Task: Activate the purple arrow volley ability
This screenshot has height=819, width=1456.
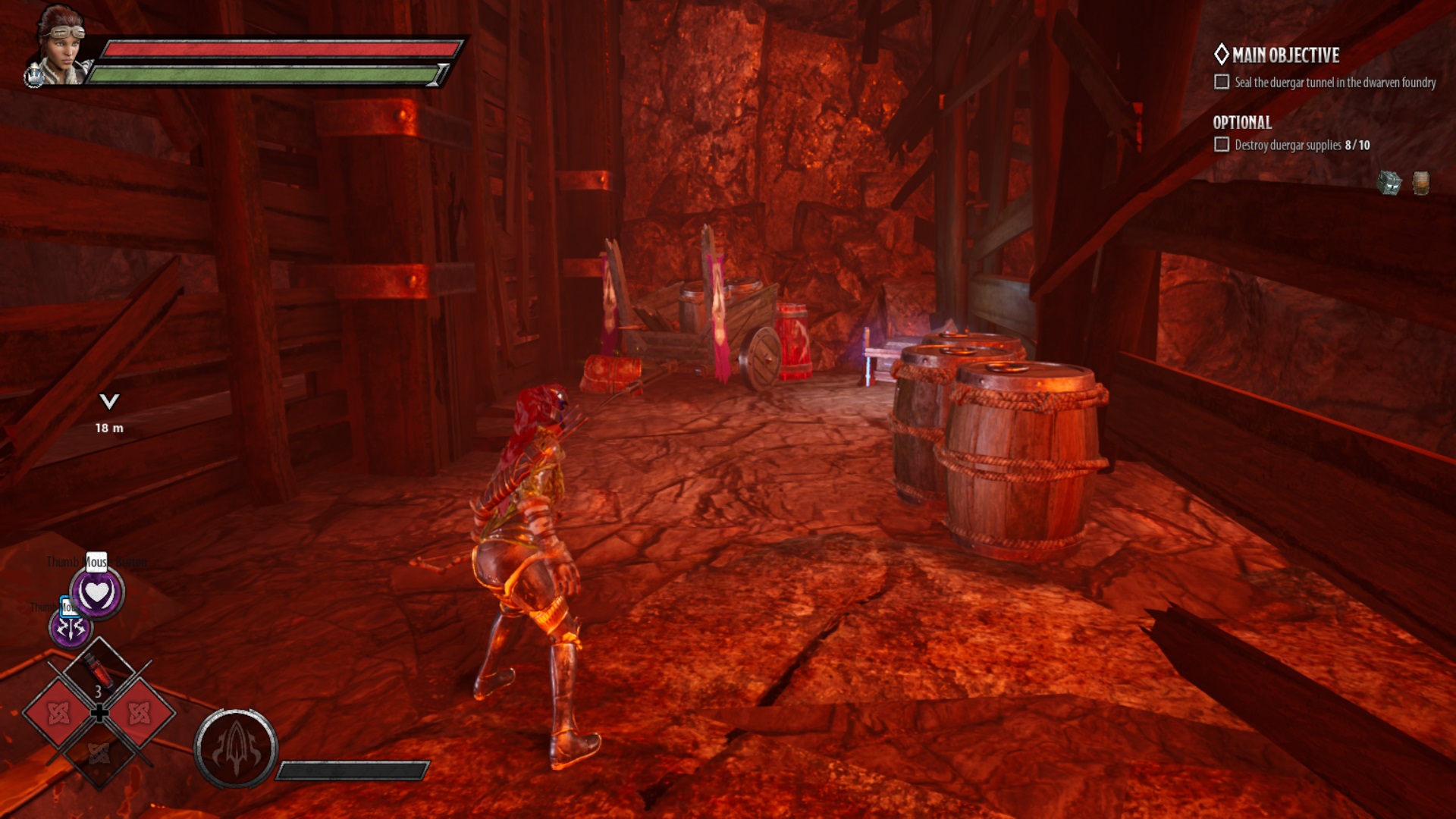Action: pyautogui.click(x=71, y=629)
